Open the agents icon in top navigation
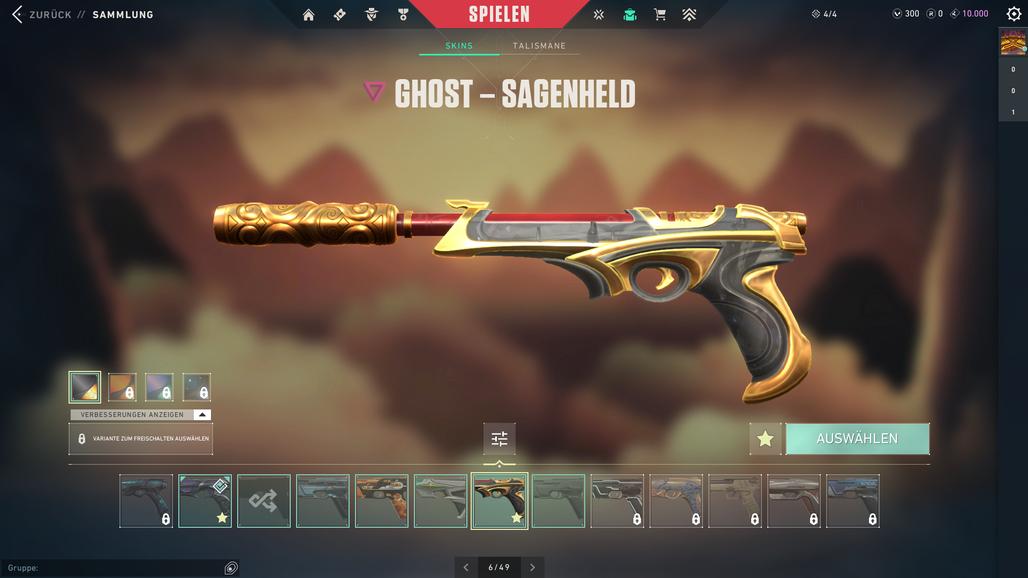1028x578 pixels. click(372, 15)
